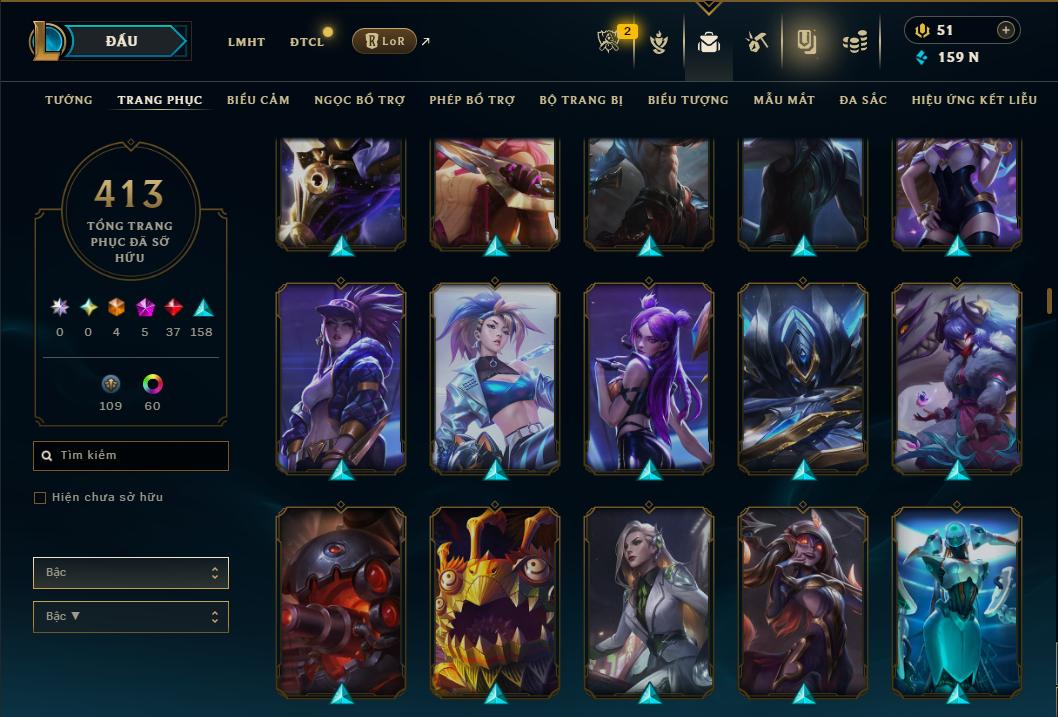Select the yellow toothy monster skin card

click(x=495, y=600)
